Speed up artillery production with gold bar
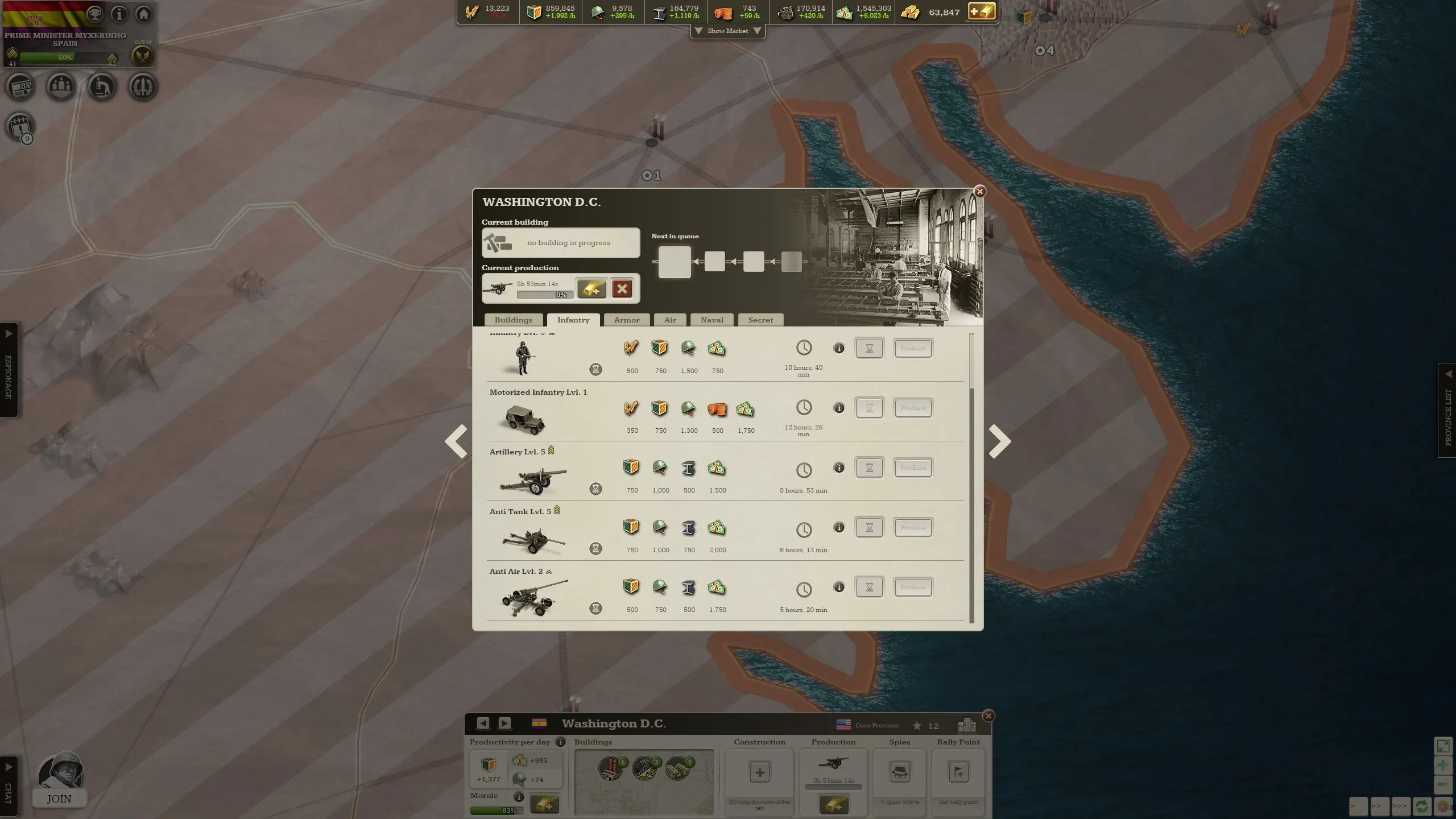1456x819 pixels. click(591, 288)
